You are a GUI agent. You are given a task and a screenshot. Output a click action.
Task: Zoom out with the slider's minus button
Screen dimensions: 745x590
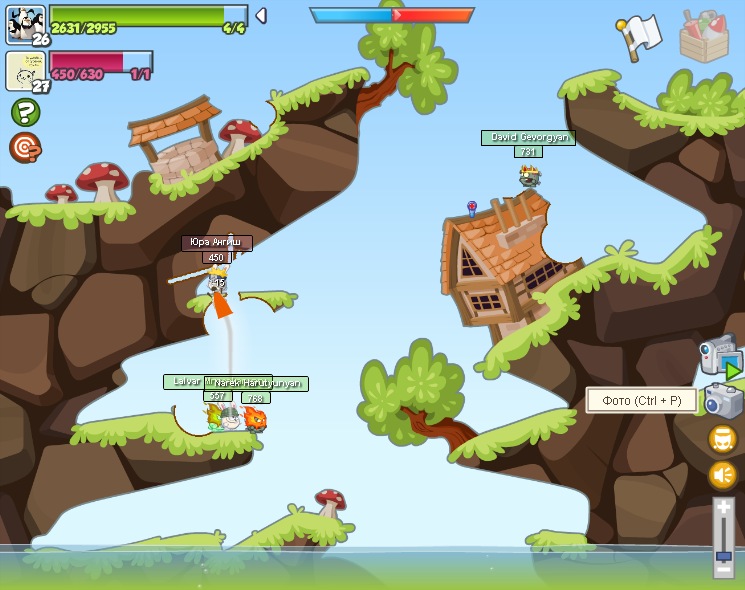(x=723, y=568)
